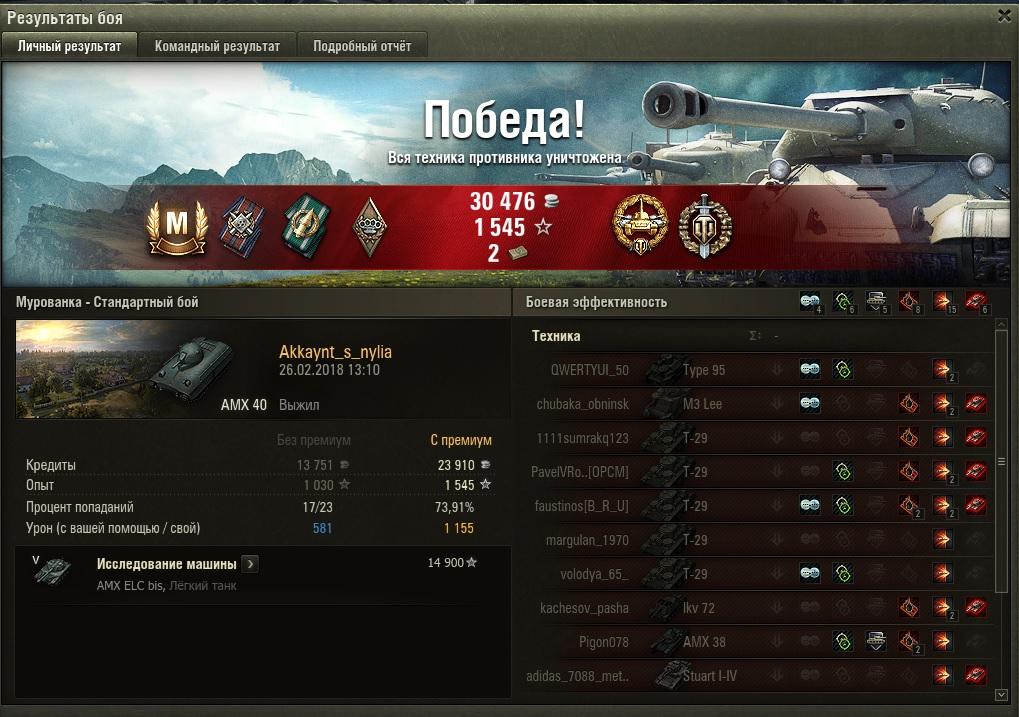The width and height of the screenshot is (1019, 717).
Task: Click the AMX ELC bis research tank icon
Action: pos(50,571)
